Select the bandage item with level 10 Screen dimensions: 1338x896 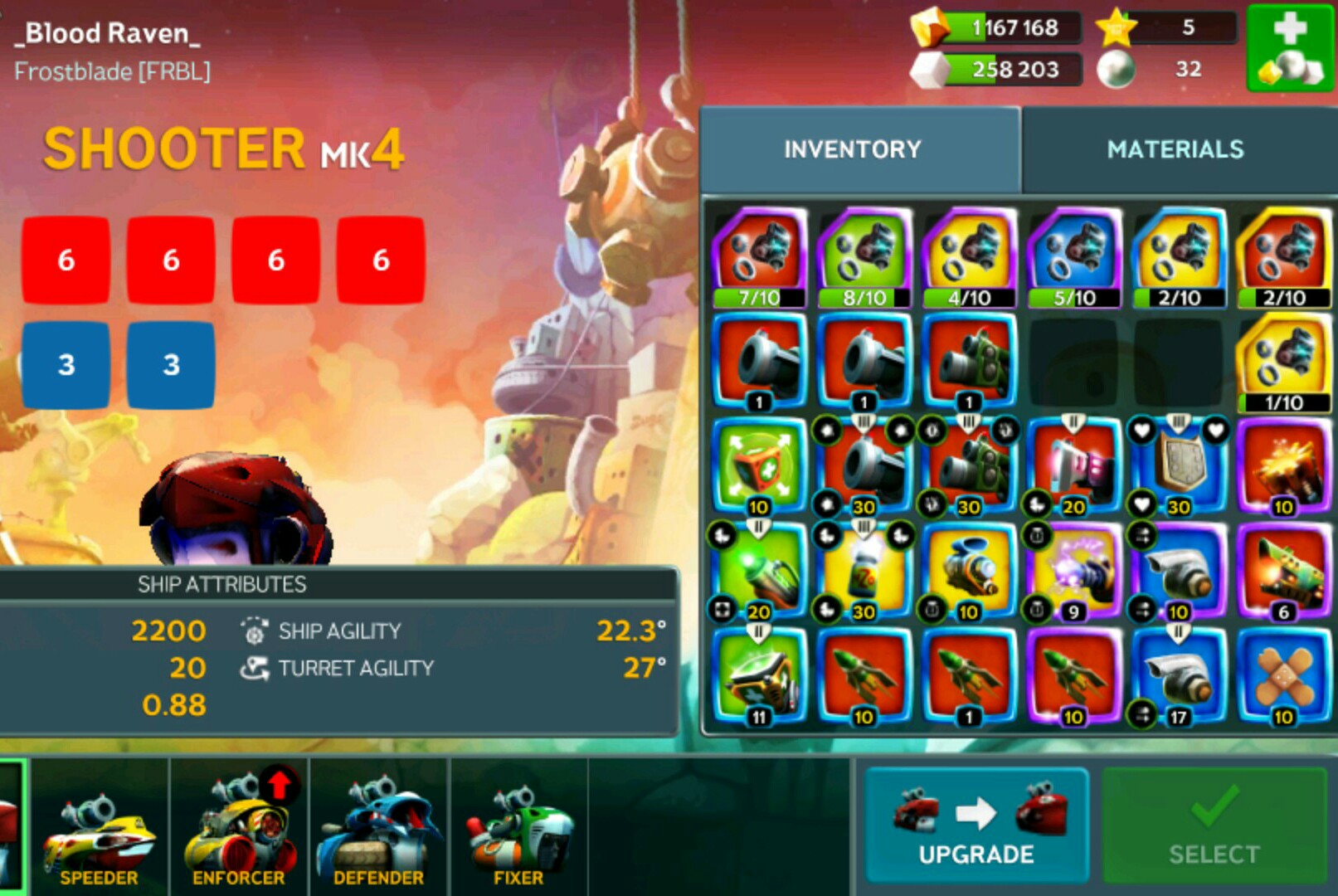point(1283,678)
